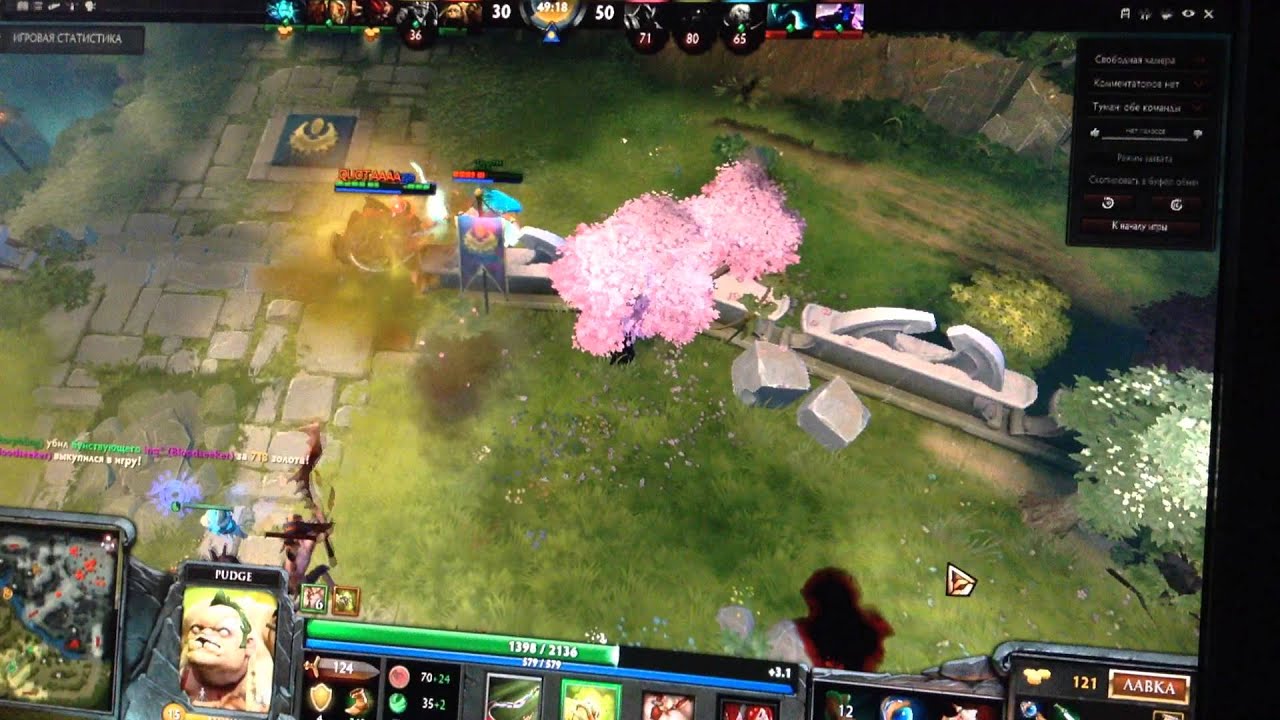Click the thumbs-down rating icon
The height and width of the screenshot is (720, 1280).
[x=1197, y=133]
